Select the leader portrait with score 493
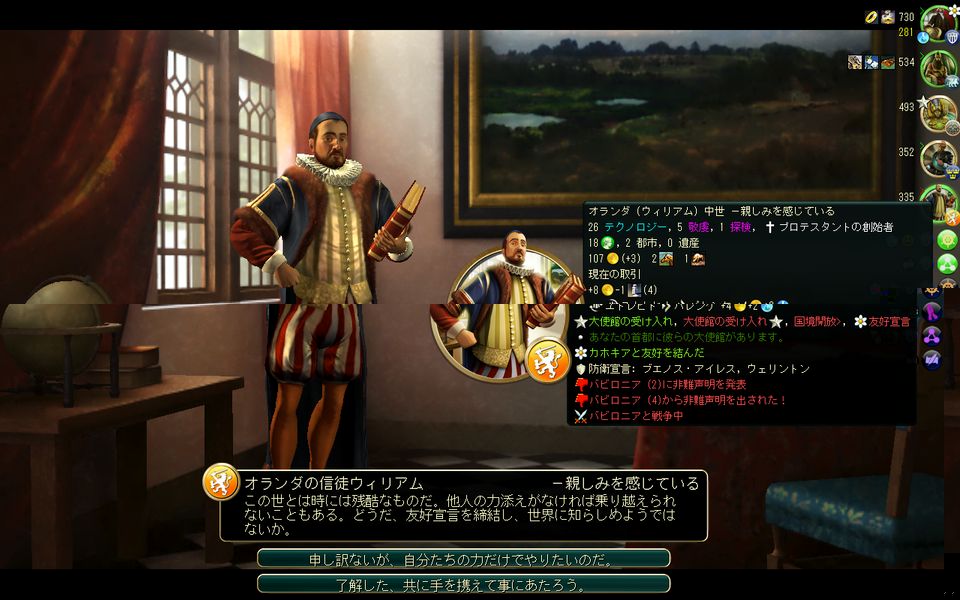Viewport: 960px width, 600px height. click(x=939, y=112)
